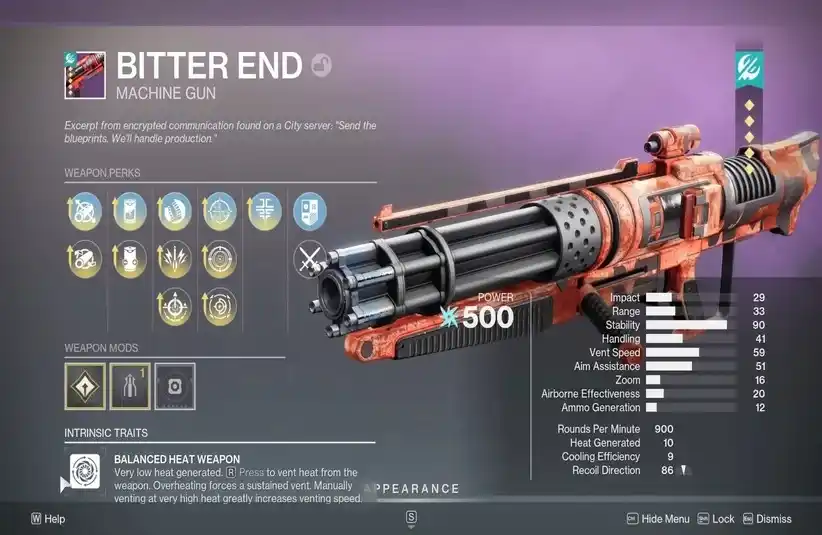Click the lock icon beside Bitter End title

(x=322, y=65)
